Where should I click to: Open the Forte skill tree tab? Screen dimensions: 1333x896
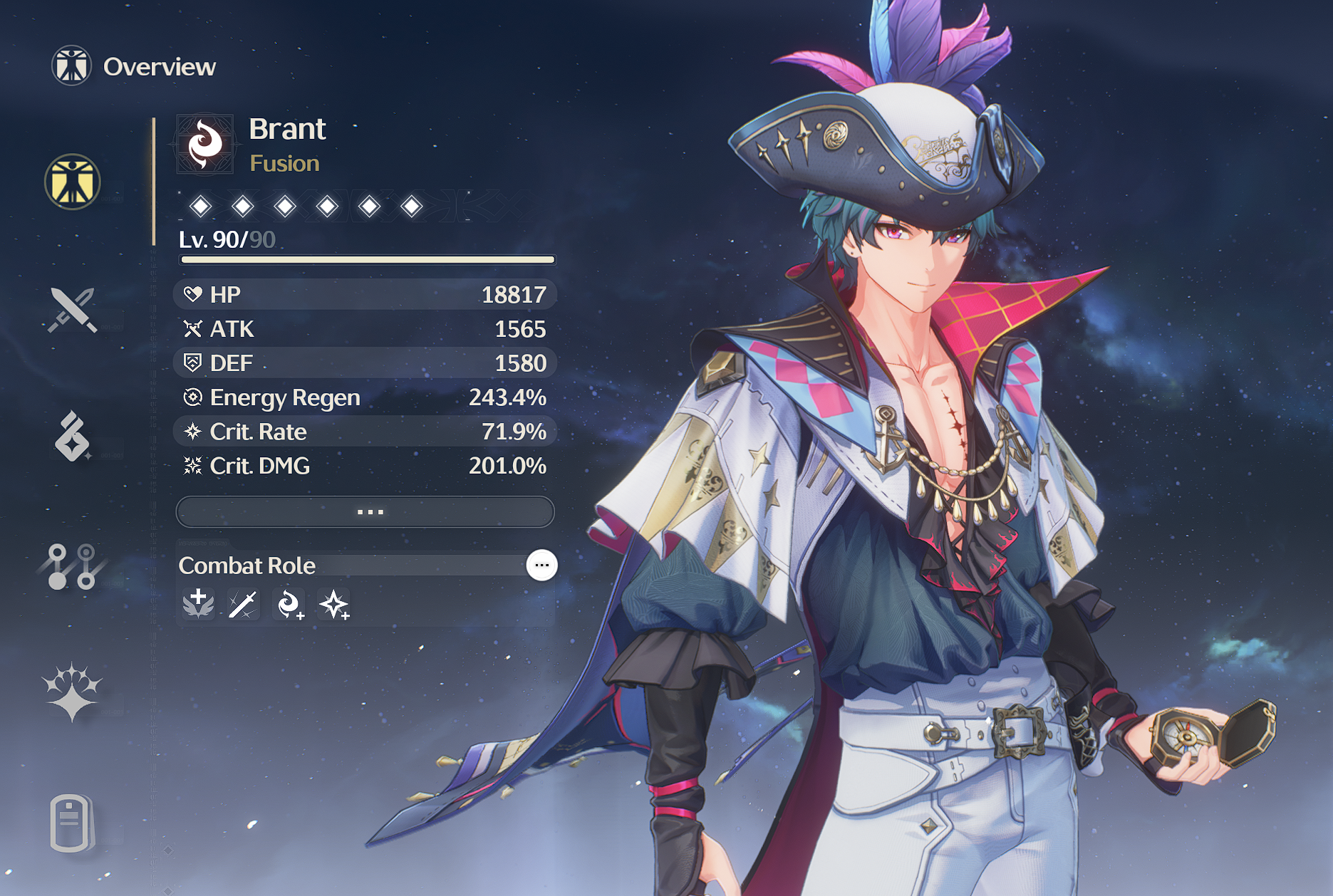tap(73, 567)
